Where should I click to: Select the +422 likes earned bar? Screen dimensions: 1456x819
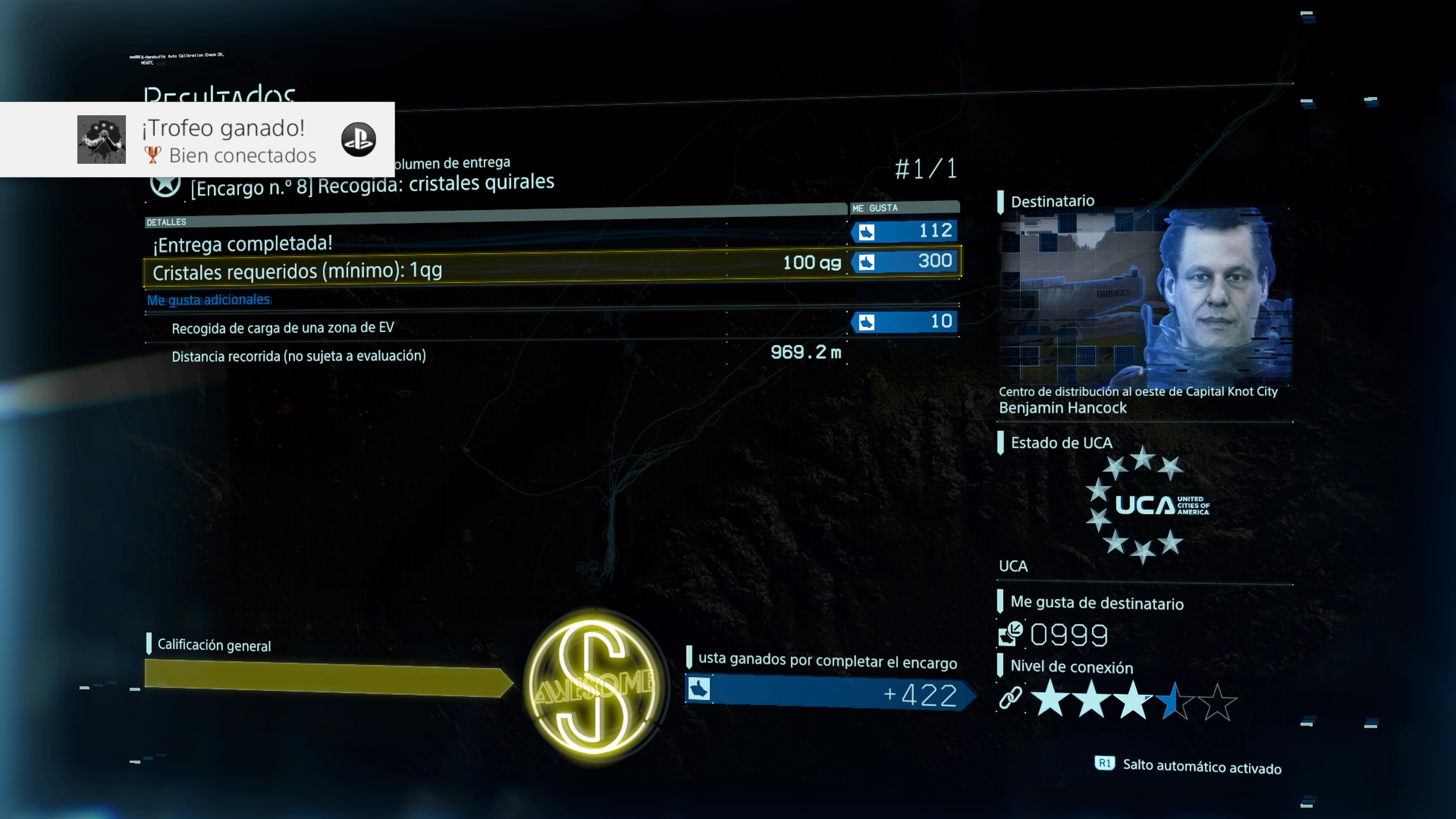[x=828, y=693]
